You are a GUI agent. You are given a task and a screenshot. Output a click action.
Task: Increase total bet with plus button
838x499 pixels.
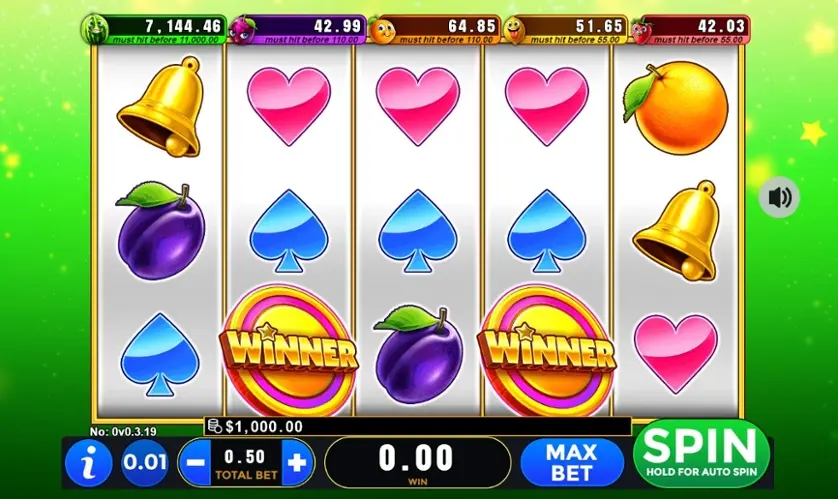point(296,463)
